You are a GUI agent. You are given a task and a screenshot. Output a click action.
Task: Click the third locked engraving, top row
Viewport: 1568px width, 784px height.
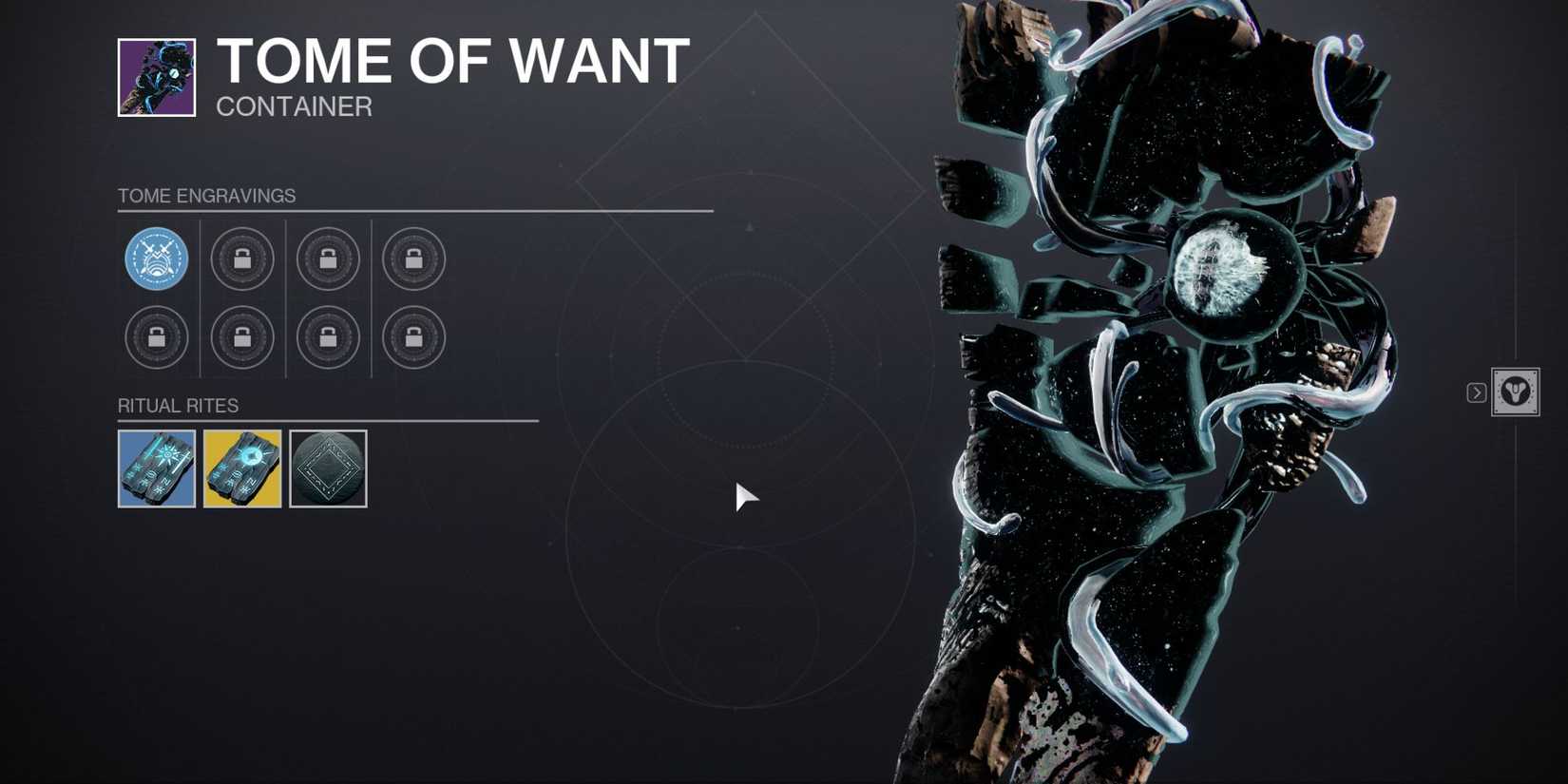(x=328, y=258)
